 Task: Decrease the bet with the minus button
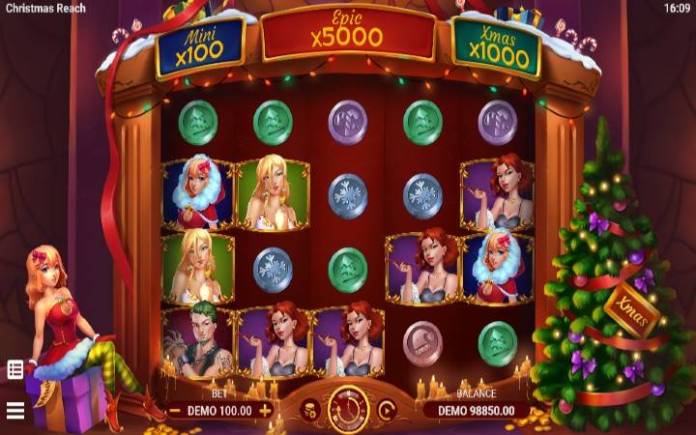click(x=176, y=410)
